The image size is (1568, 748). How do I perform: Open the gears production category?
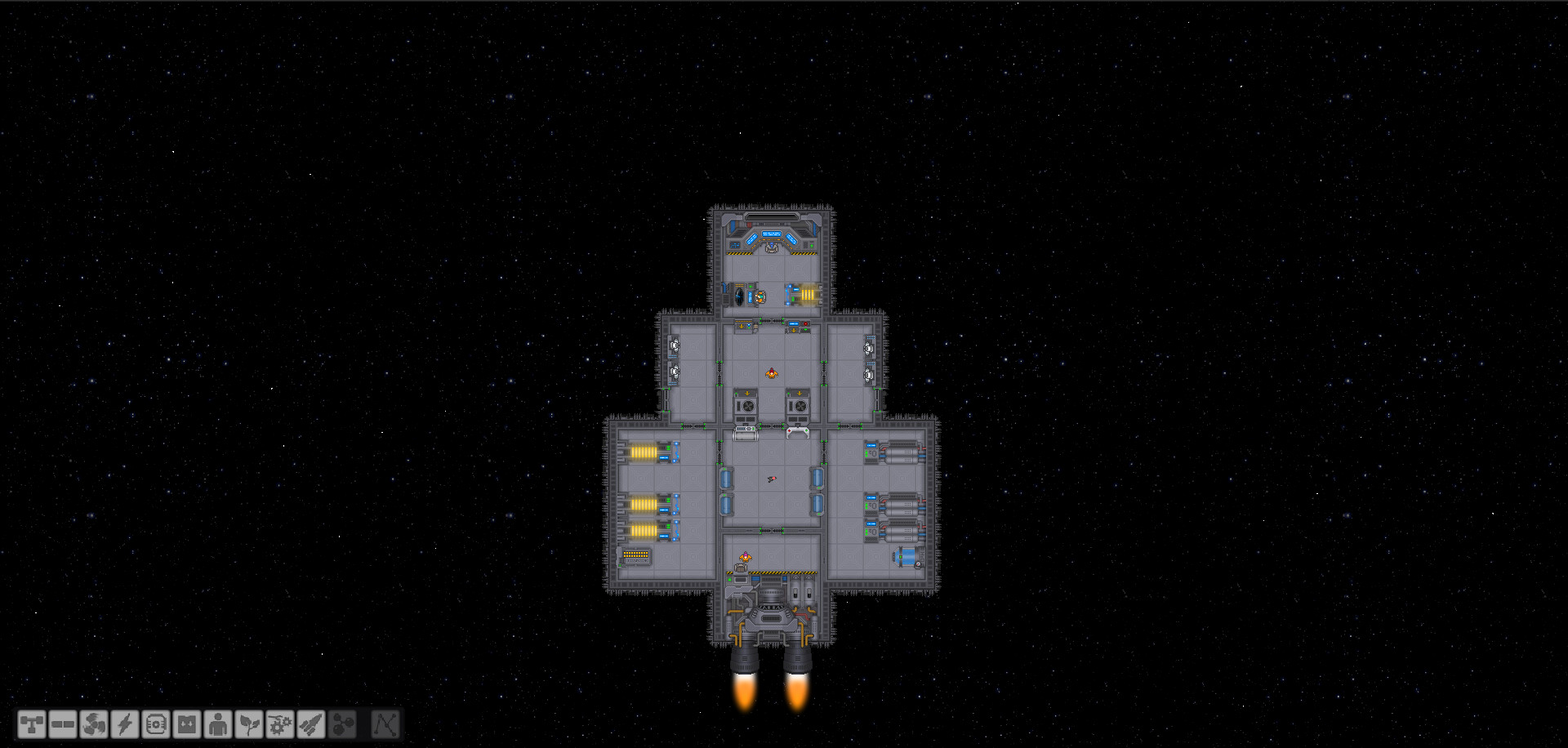[x=278, y=724]
